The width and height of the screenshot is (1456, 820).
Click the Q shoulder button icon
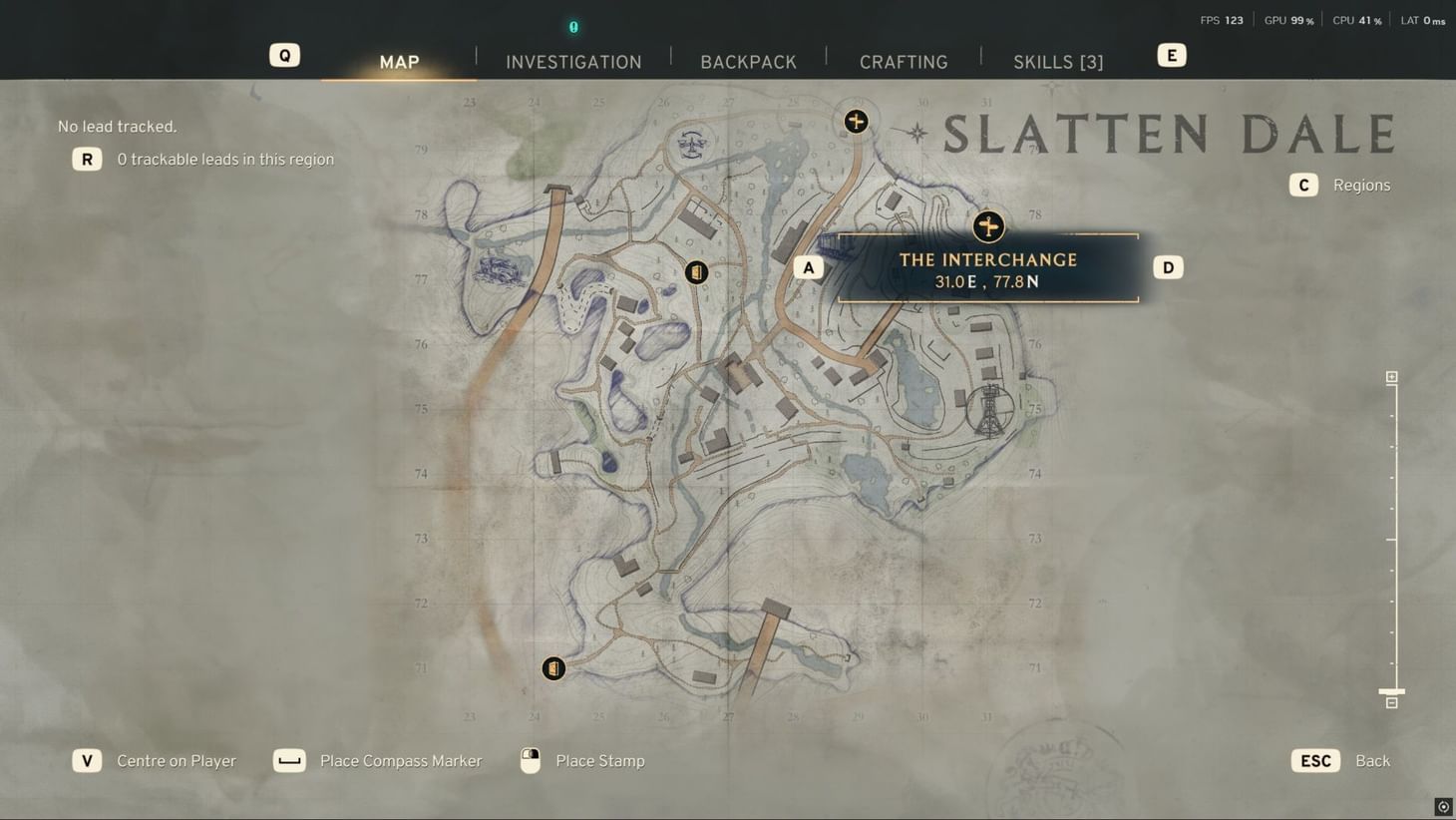[284, 55]
